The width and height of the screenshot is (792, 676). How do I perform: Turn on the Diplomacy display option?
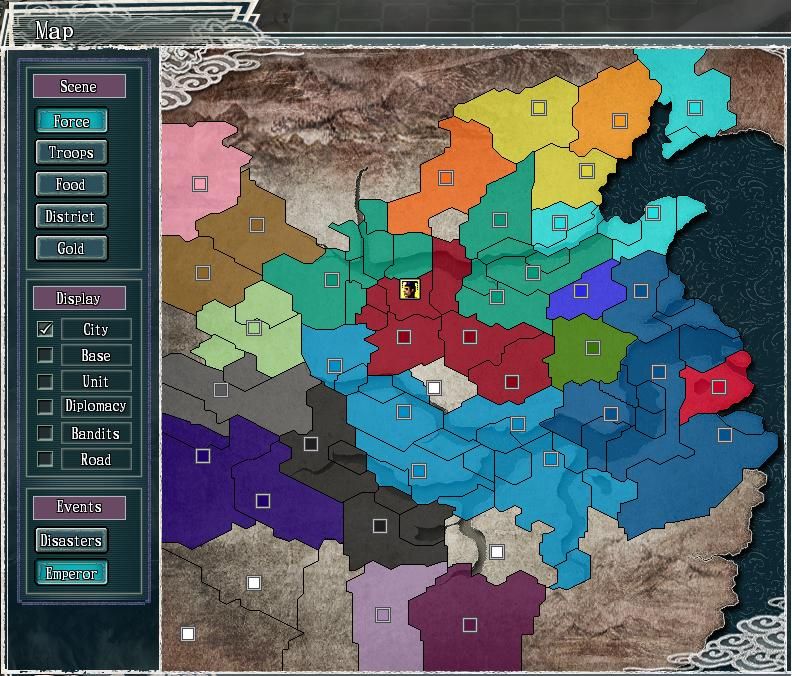45,407
